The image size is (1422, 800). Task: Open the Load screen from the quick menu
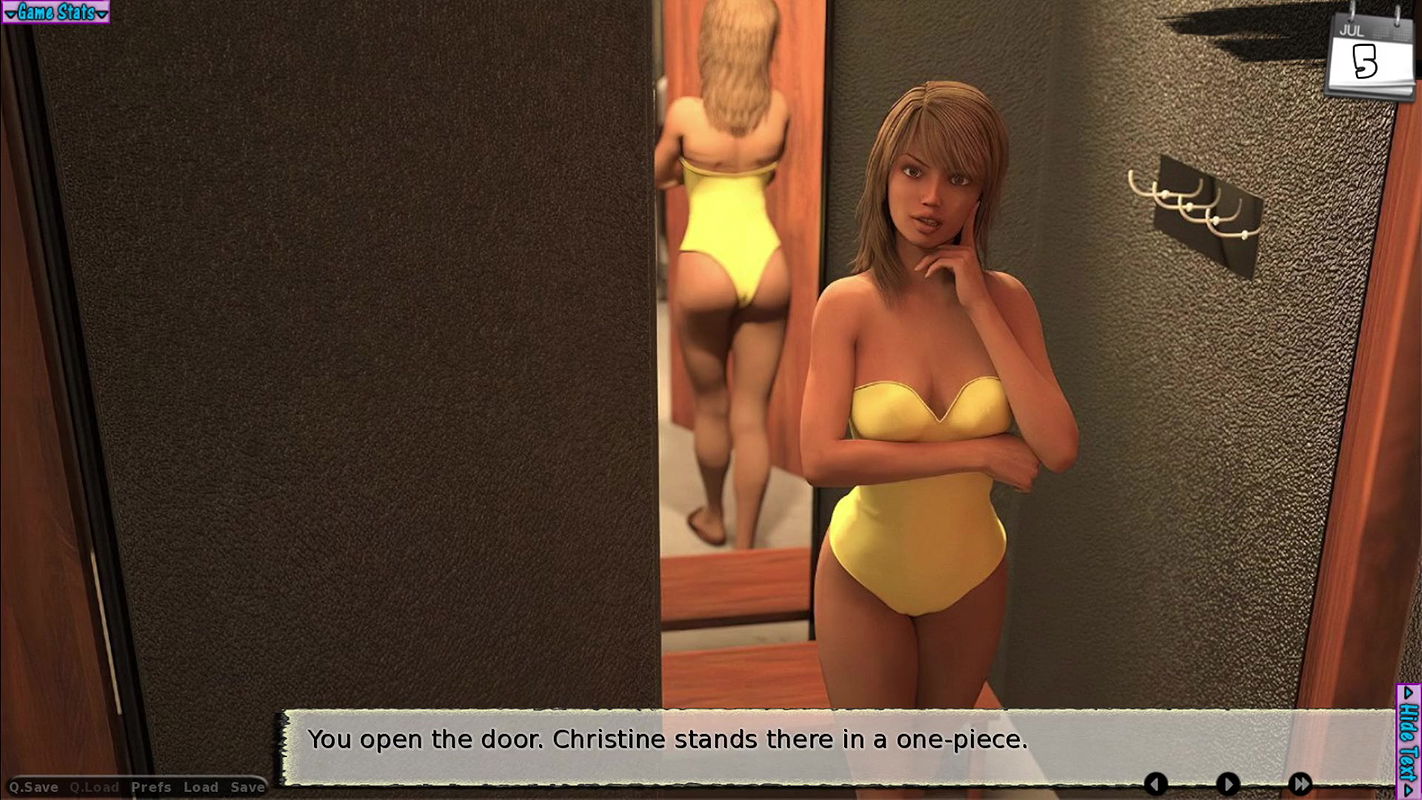pyautogui.click(x=202, y=788)
